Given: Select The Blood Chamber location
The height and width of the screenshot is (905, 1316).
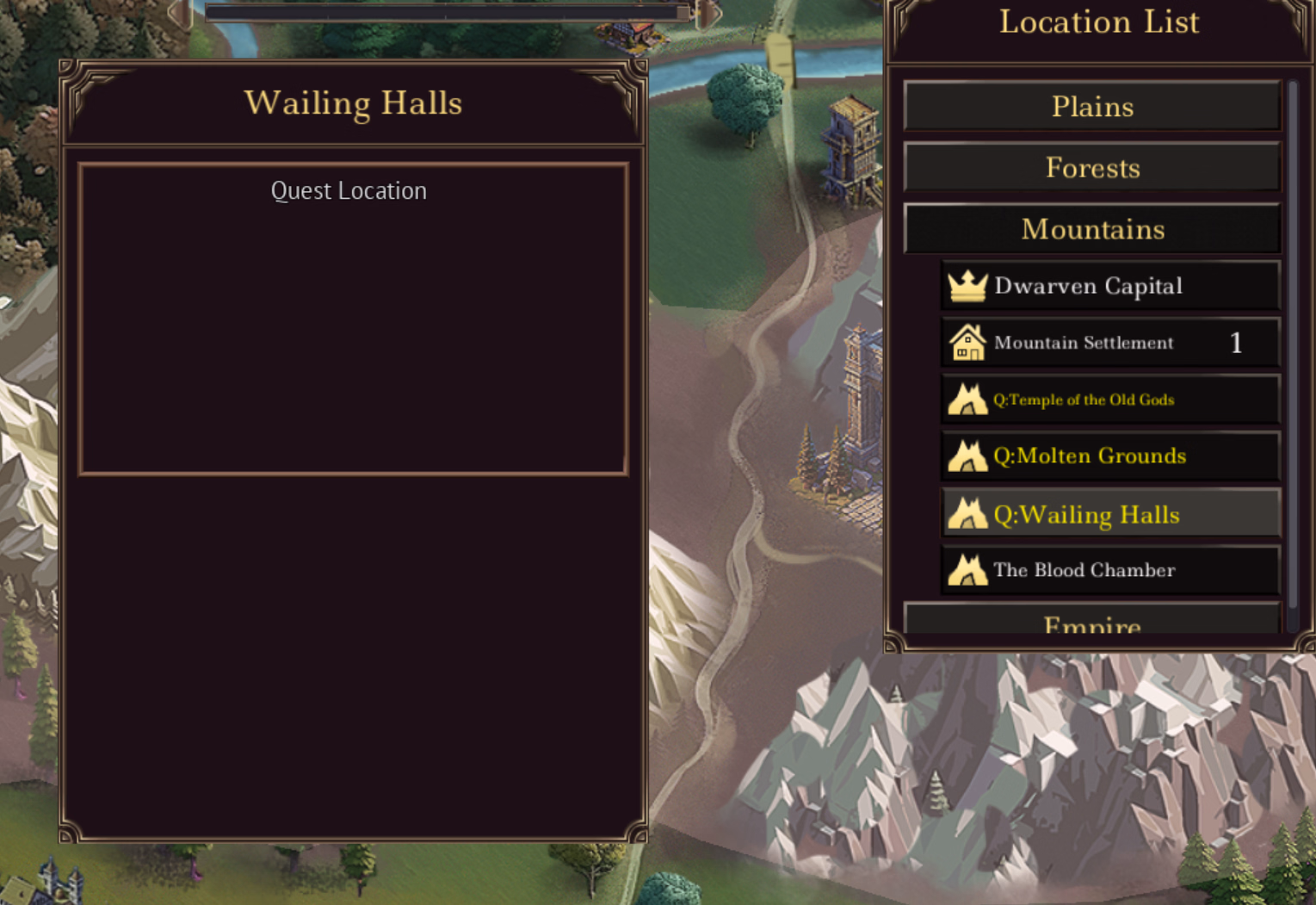Looking at the screenshot, I should click(1110, 570).
